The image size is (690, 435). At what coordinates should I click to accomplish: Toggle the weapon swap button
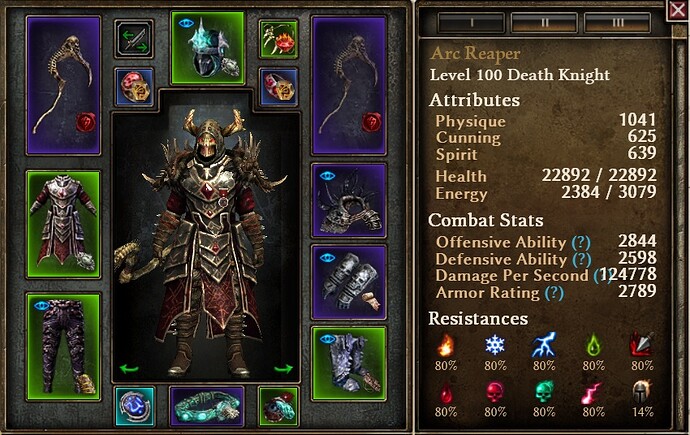tap(134, 39)
